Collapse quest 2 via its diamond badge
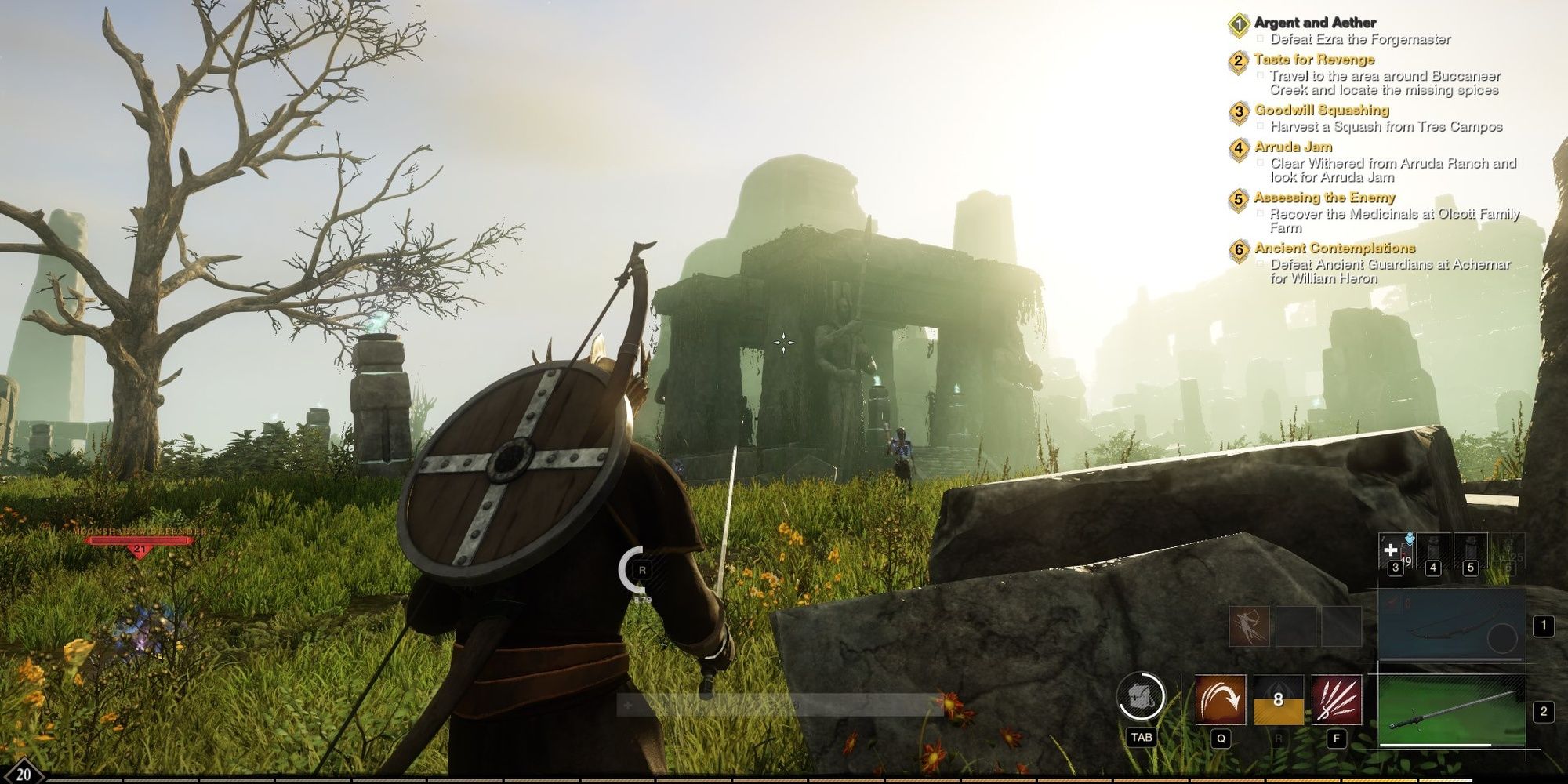The image size is (1568, 784). click(x=1240, y=60)
